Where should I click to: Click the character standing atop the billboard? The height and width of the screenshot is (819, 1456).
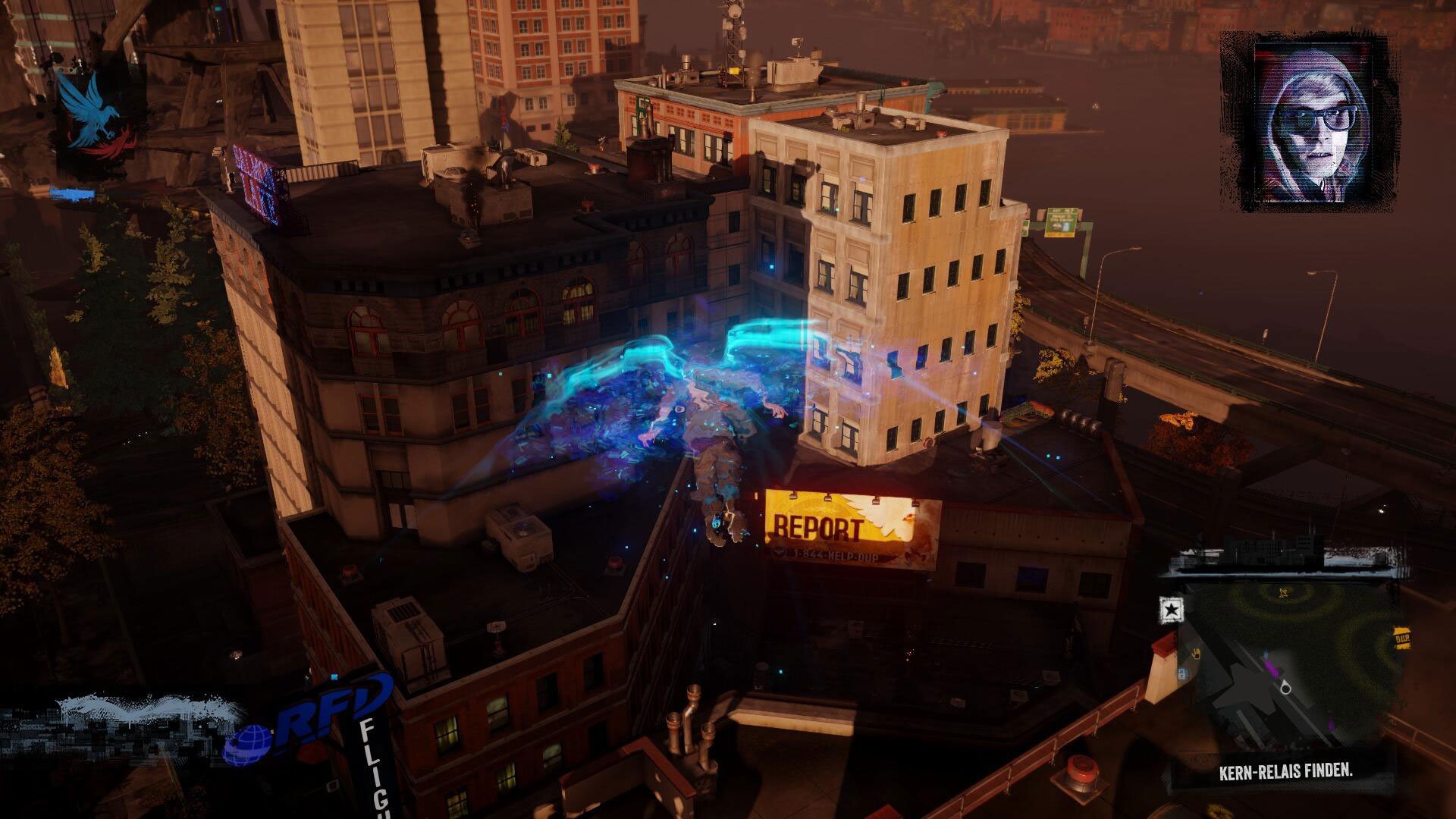click(717, 523)
